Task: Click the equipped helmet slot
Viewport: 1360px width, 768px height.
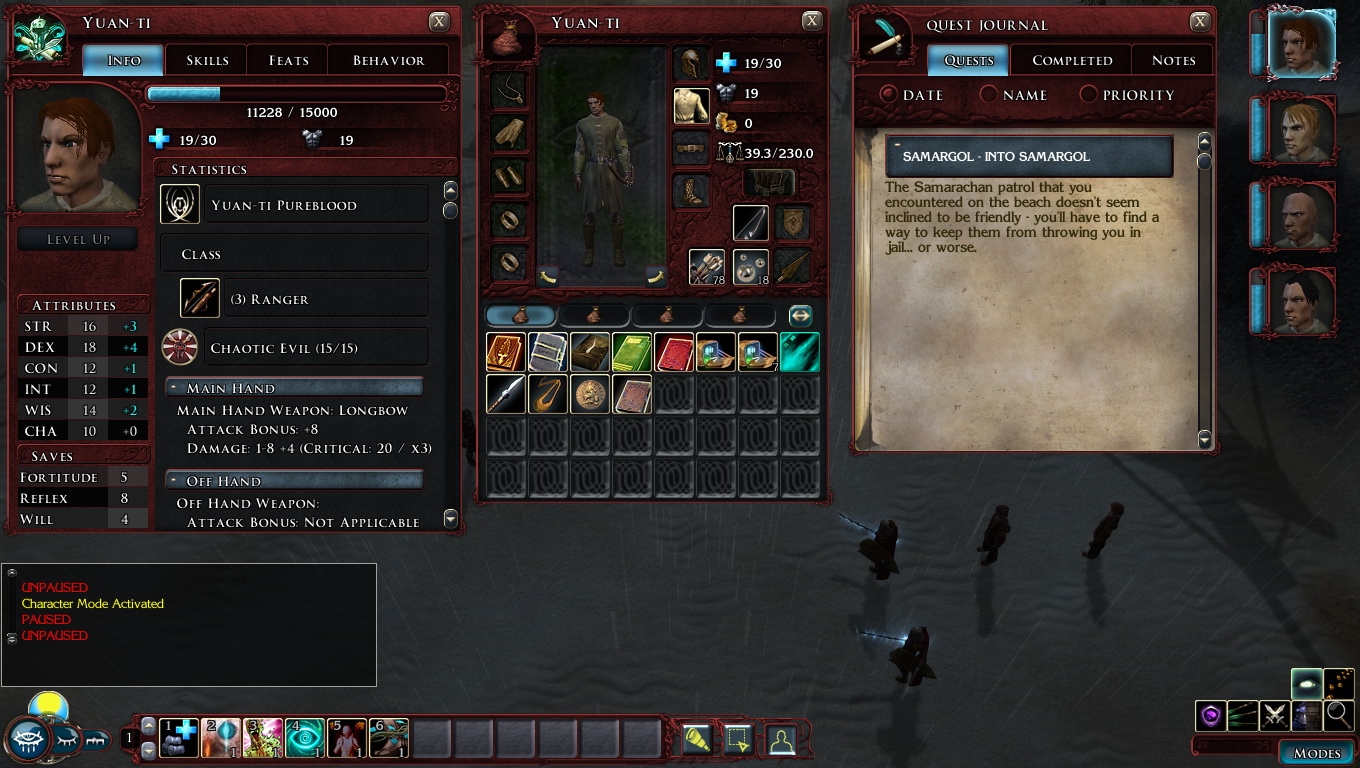Action: pyautogui.click(x=691, y=63)
